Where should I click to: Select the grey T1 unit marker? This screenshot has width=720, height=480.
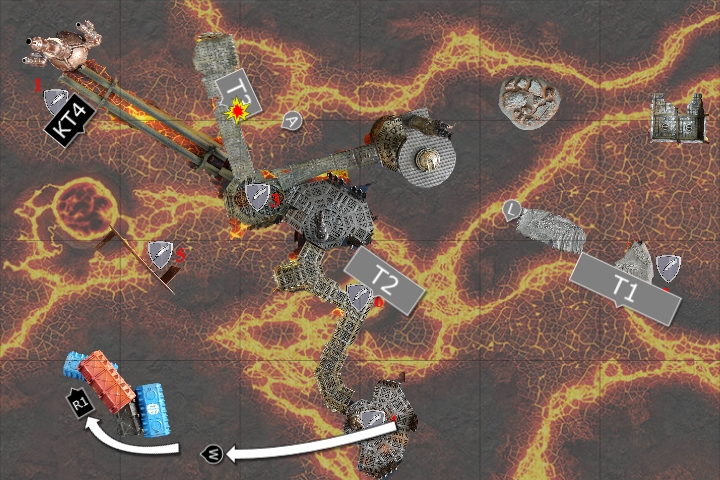point(627,287)
